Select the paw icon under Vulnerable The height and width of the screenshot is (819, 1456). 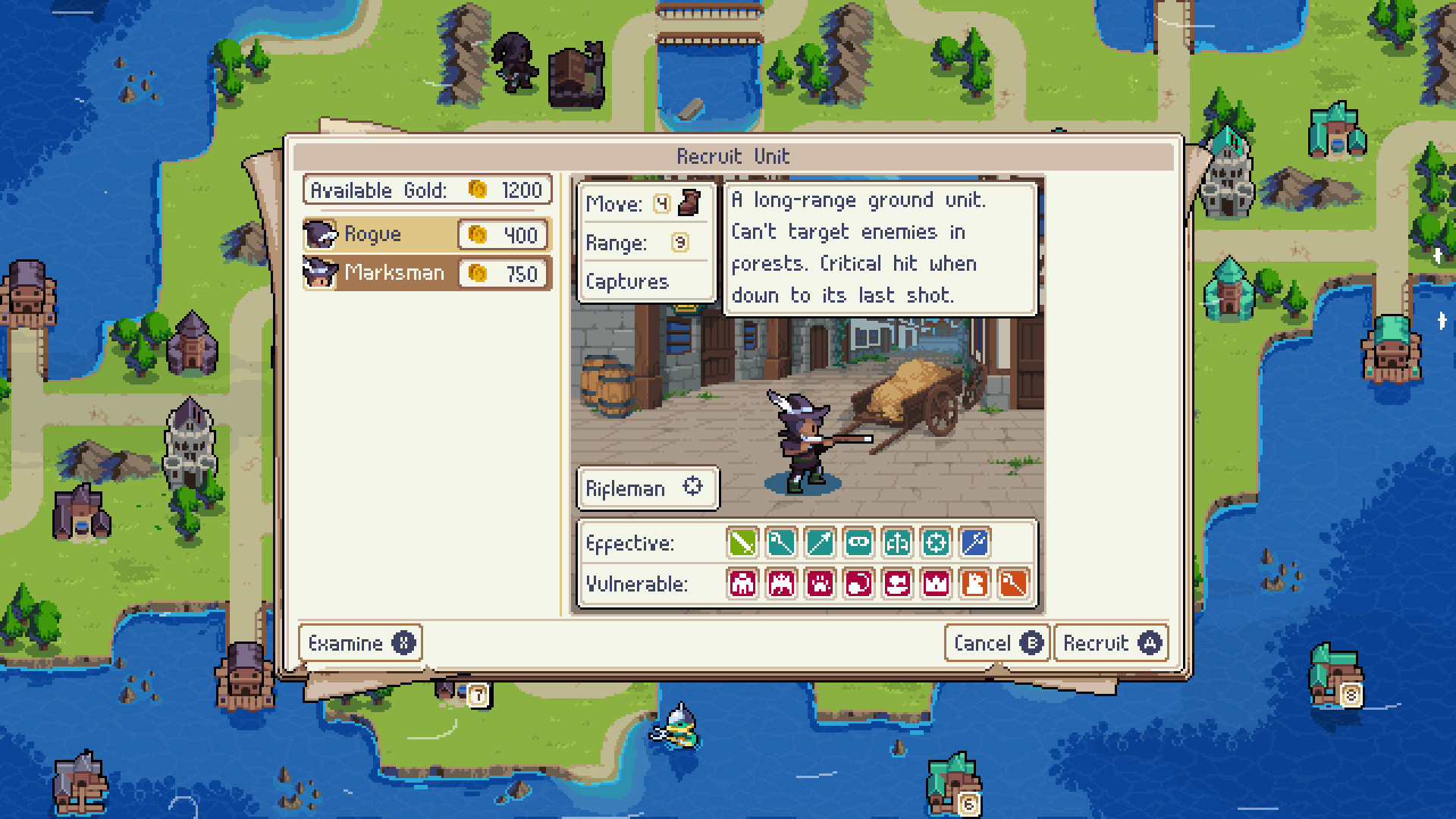[x=820, y=584]
